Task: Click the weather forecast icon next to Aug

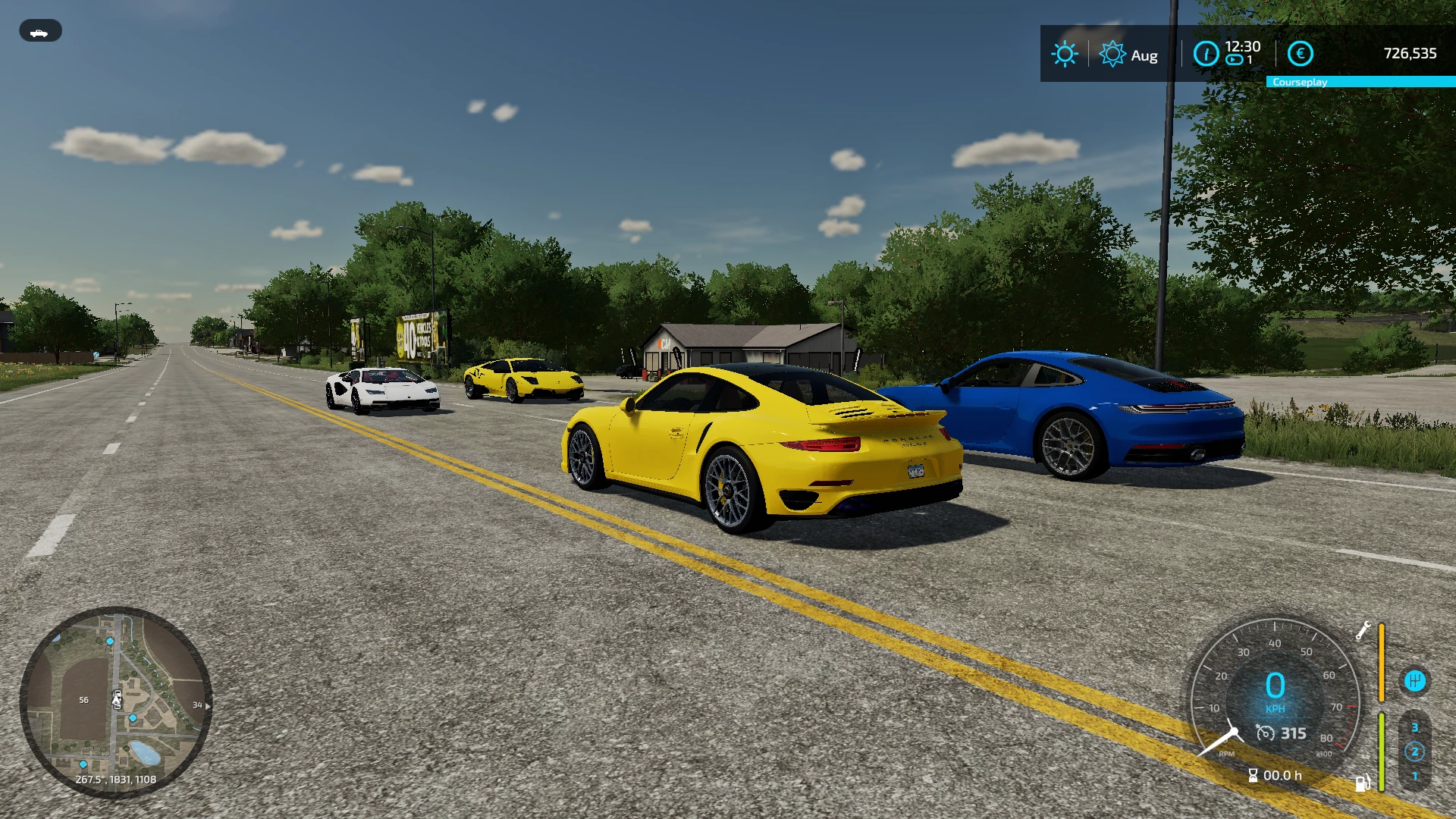Action: pyautogui.click(x=1113, y=54)
